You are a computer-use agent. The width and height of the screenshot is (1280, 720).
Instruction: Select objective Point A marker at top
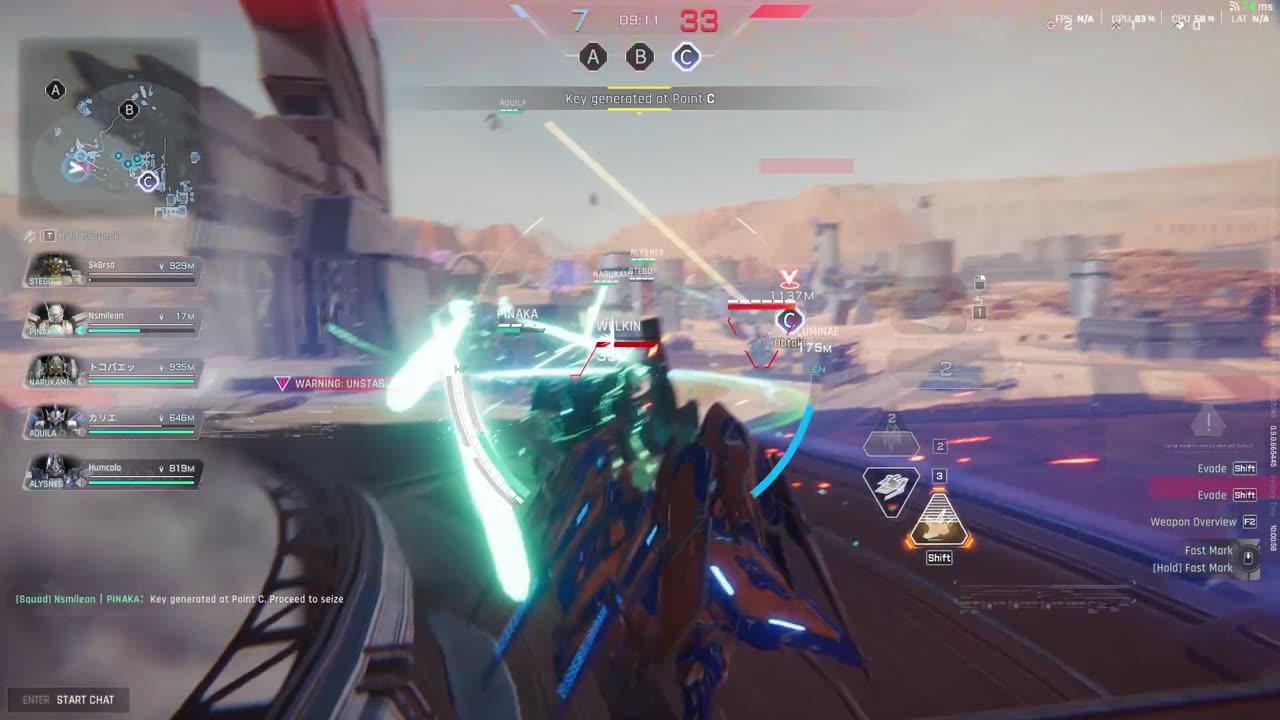point(594,57)
